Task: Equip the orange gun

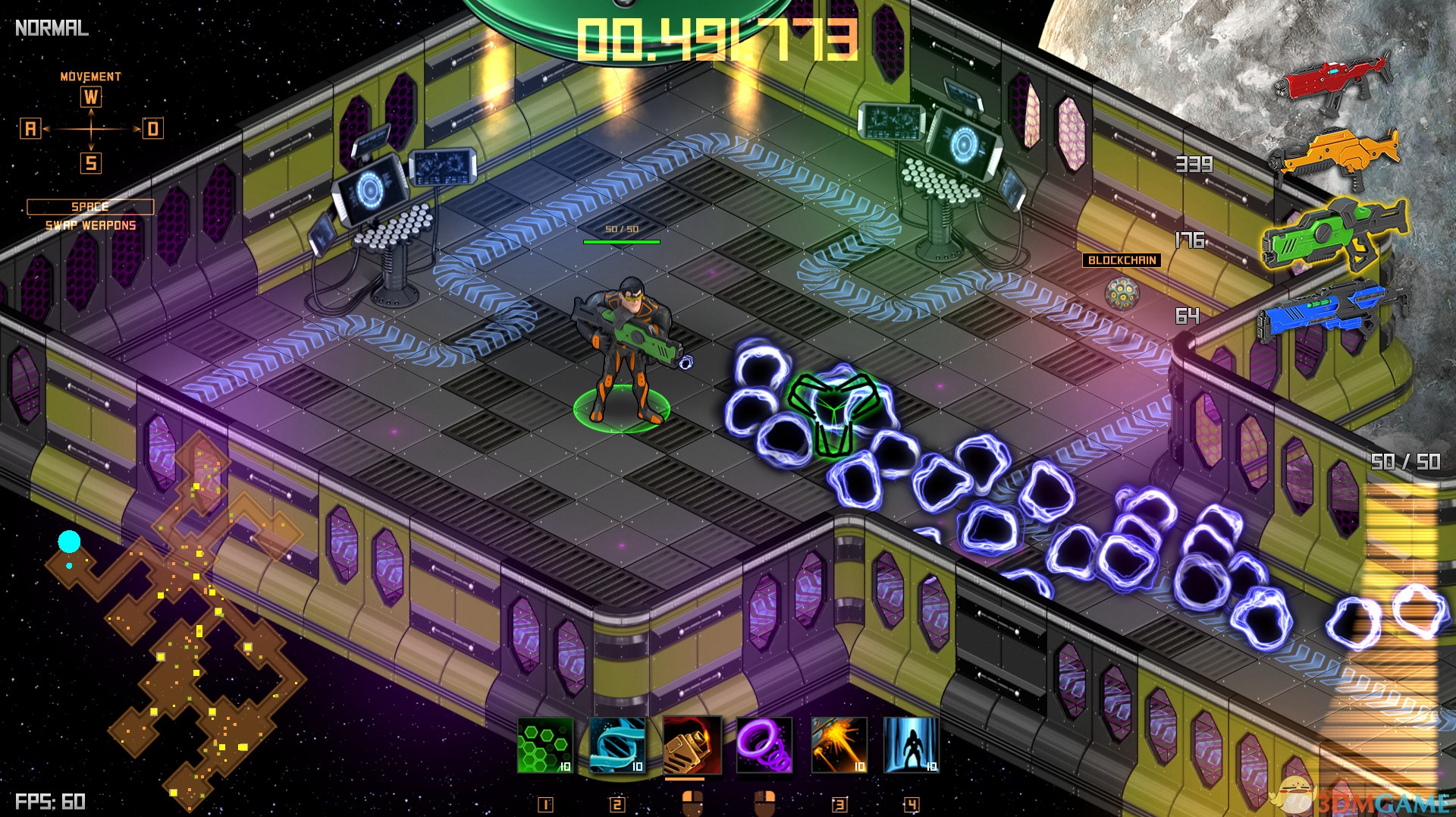Action: (x=1336, y=154)
